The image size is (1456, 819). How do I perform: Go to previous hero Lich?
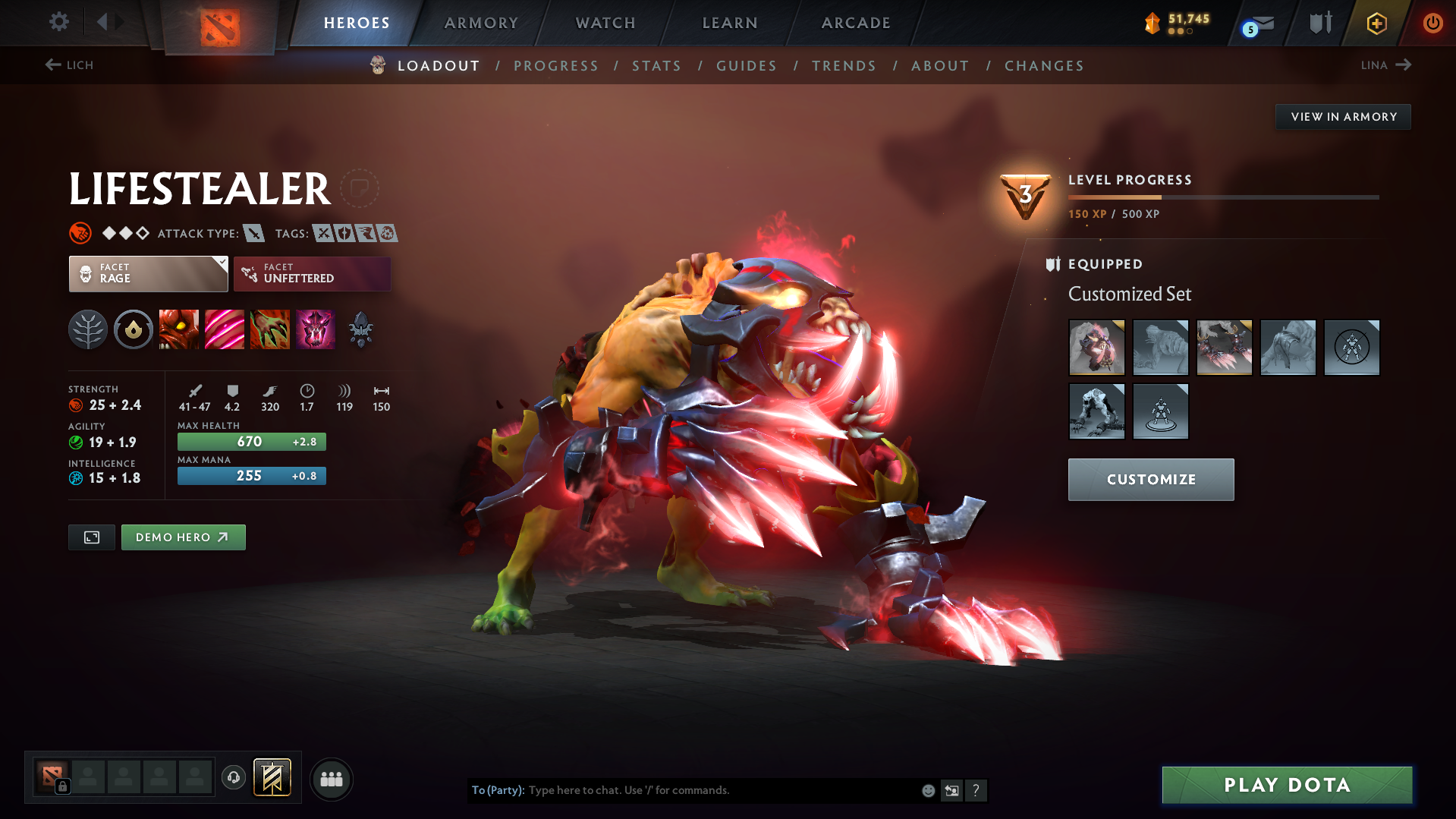click(69, 65)
